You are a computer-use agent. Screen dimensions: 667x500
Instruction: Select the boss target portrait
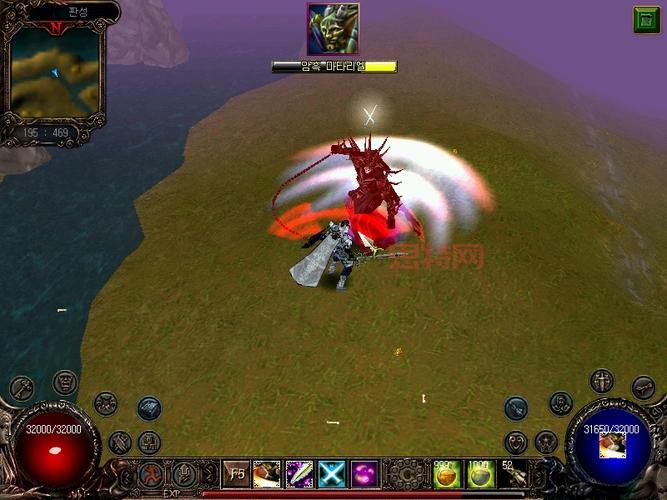click(333, 29)
